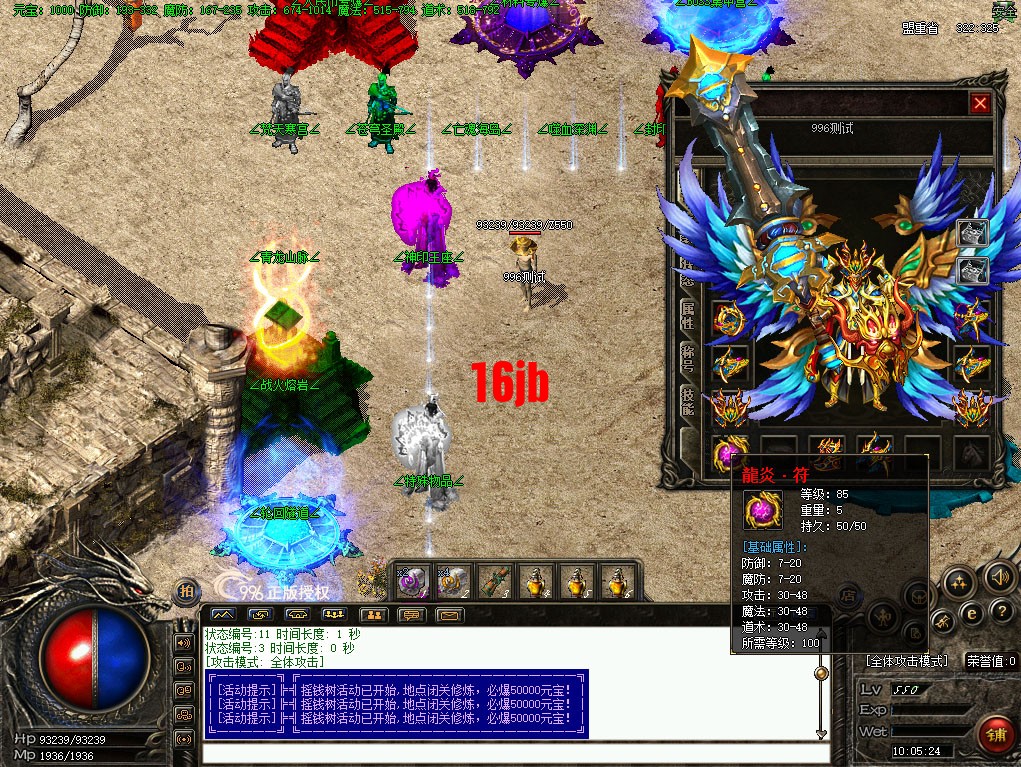
Task: Choose the speech bubble chat channel button
Action: coord(411,614)
